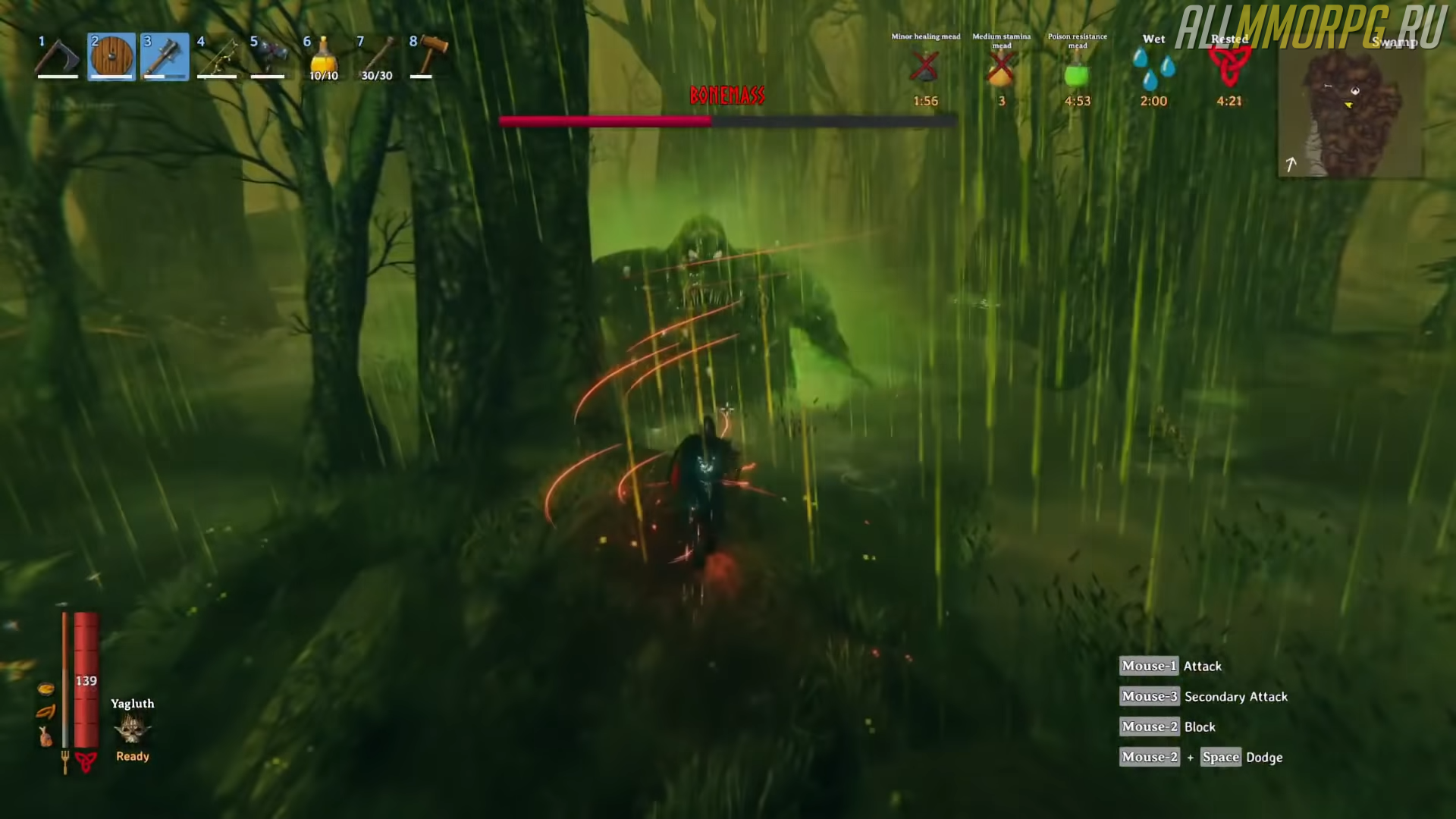Activate the Yagluth forsaken power
This screenshot has height=819, width=1456.
133,730
